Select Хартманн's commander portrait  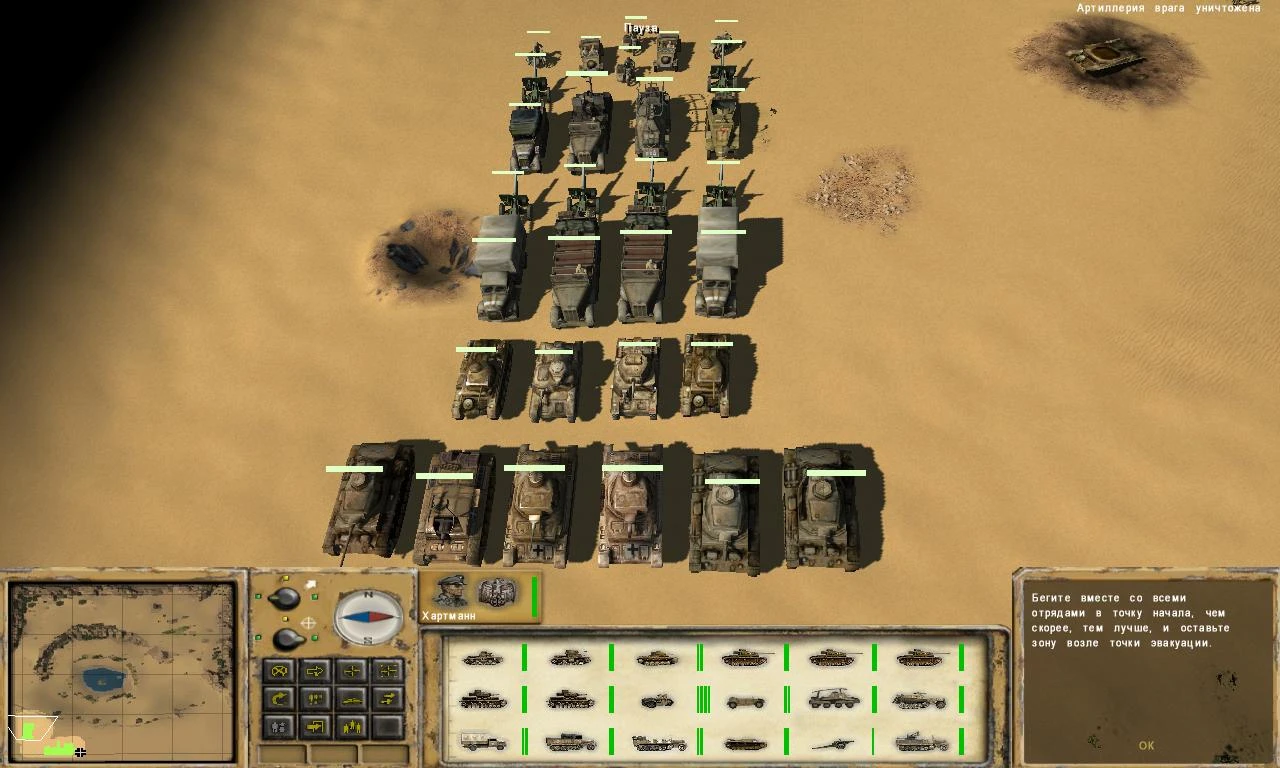[x=451, y=591]
